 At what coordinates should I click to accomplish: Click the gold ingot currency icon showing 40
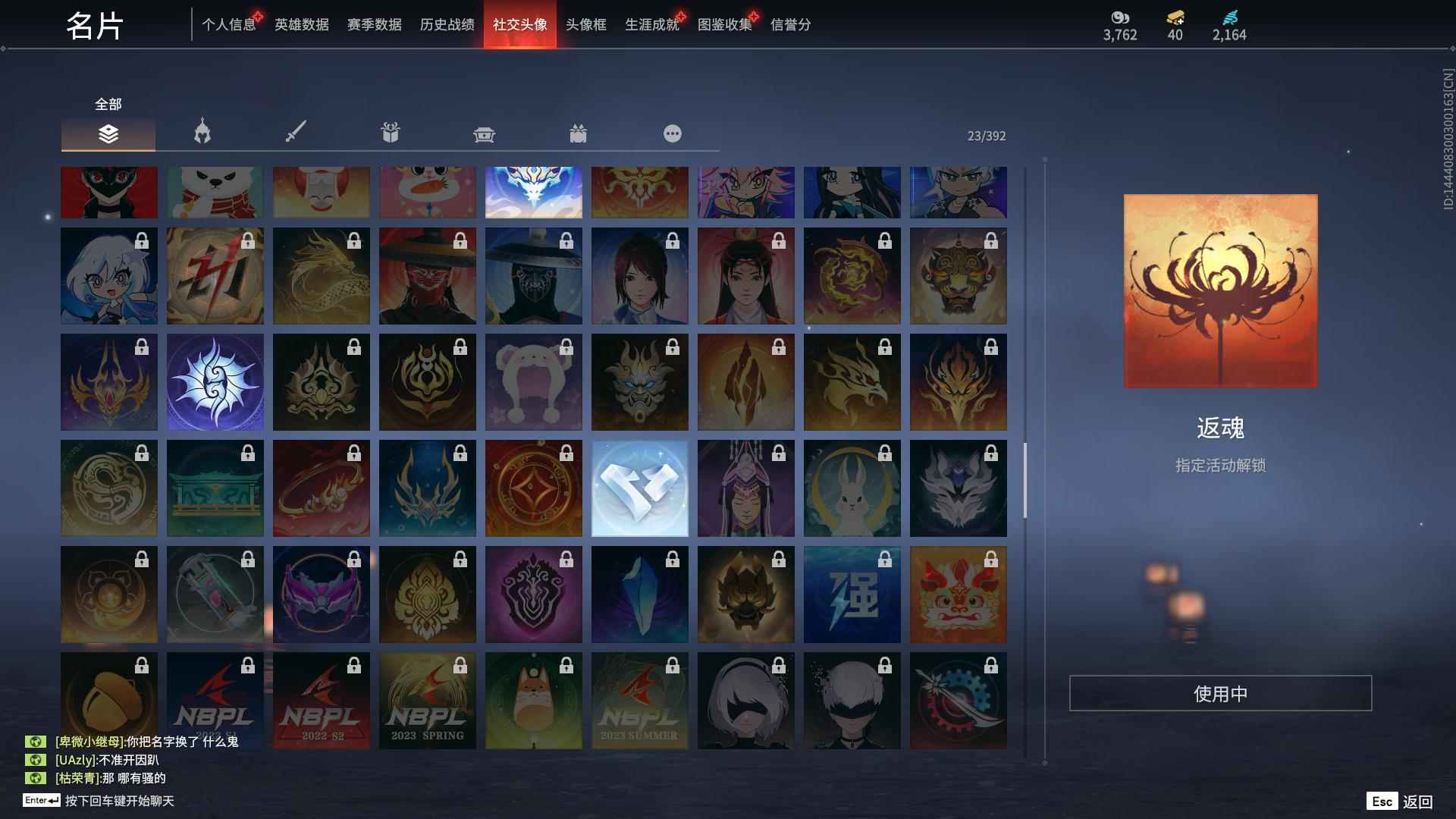point(1172,17)
